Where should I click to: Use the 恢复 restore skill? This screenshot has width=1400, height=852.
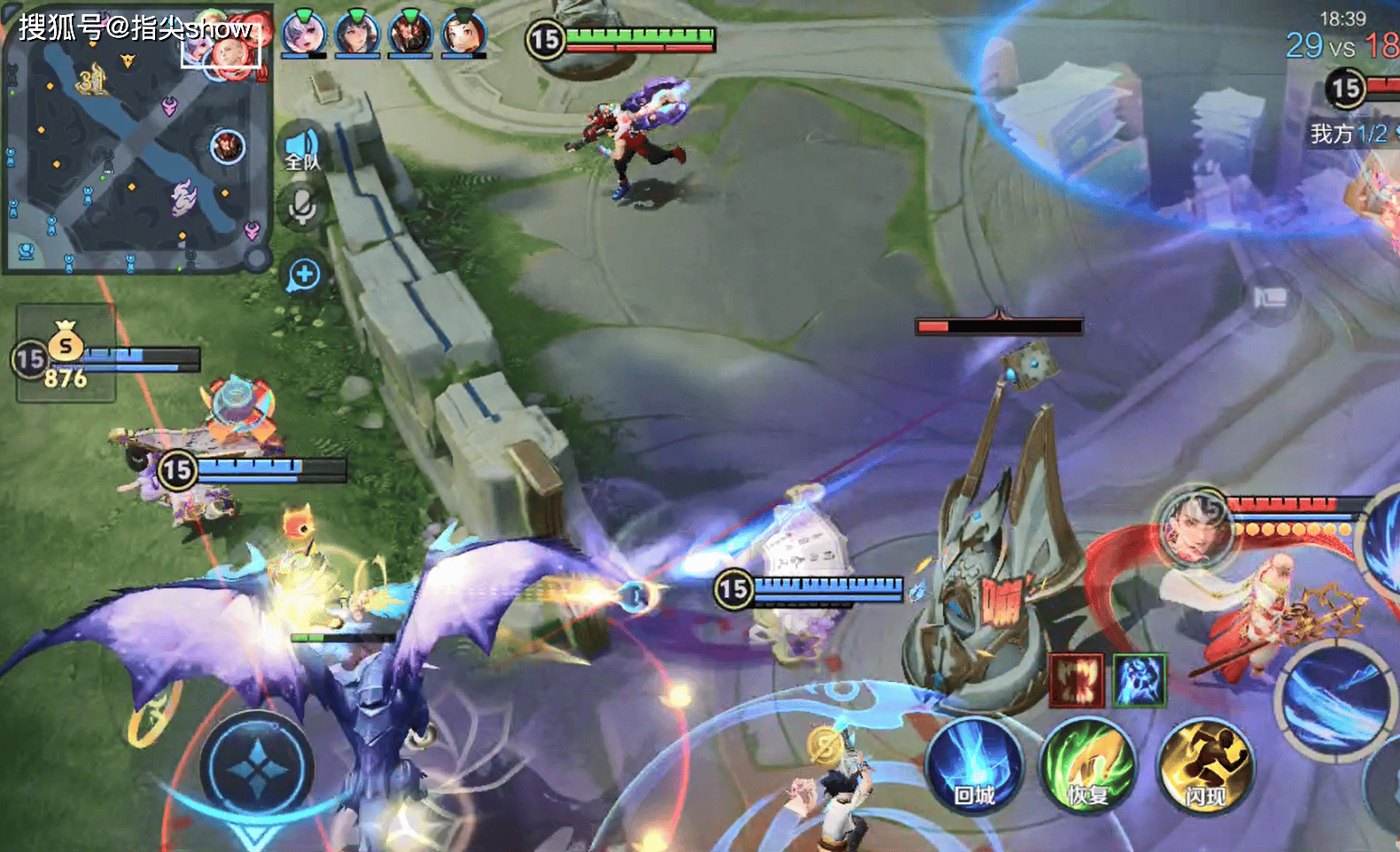pyautogui.click(x=1089, y=767)
